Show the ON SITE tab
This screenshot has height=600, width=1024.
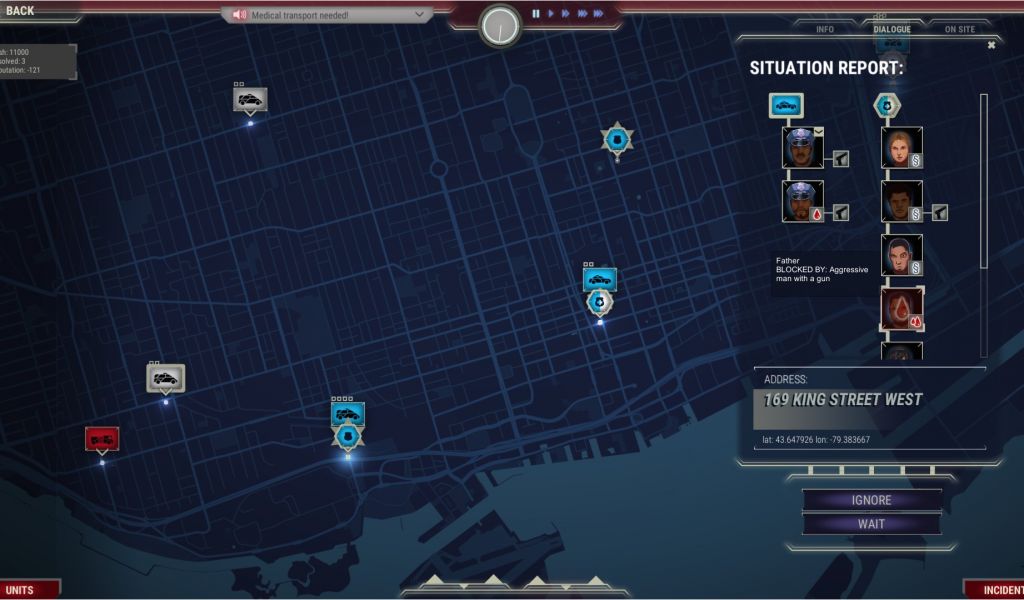[959, 29]
